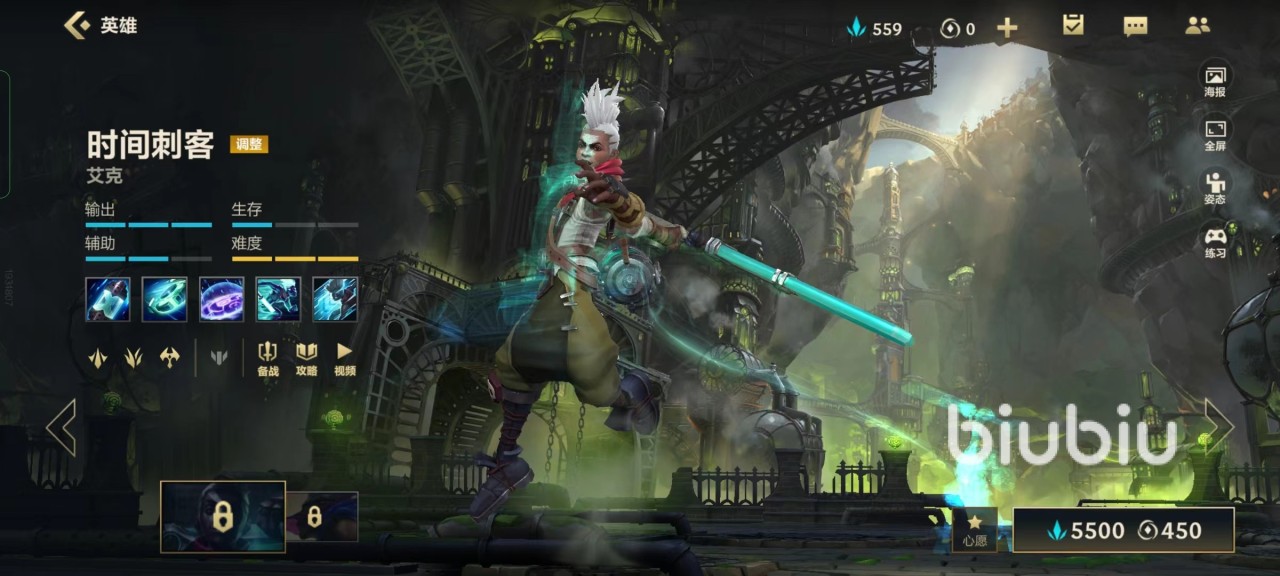Open the chat speech-bubble icon
1280x576 pixels.
click(x=1135, y=27)
